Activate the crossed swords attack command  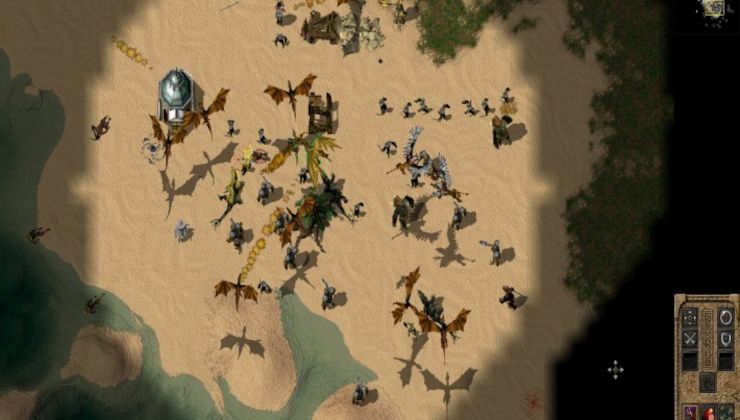[x=690, y=338]
